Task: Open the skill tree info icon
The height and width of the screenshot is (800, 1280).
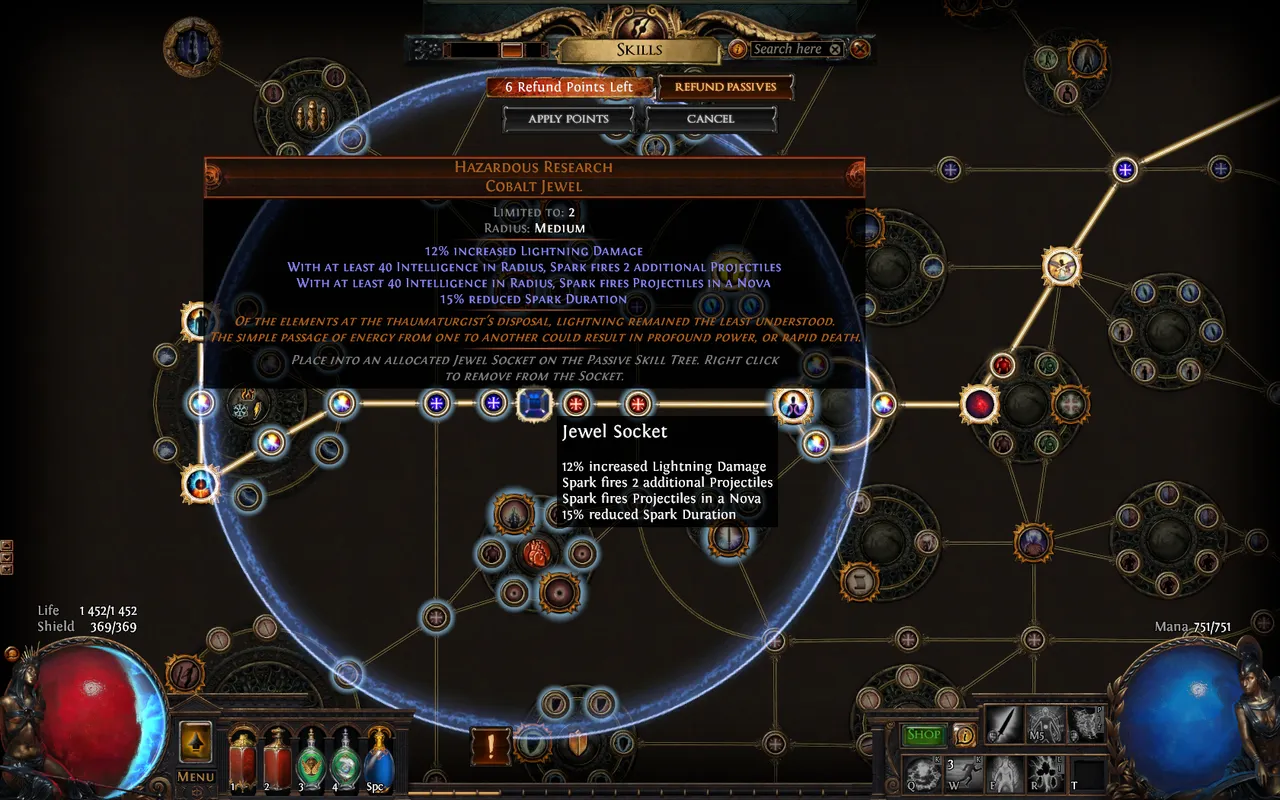Action: point(738,49)
